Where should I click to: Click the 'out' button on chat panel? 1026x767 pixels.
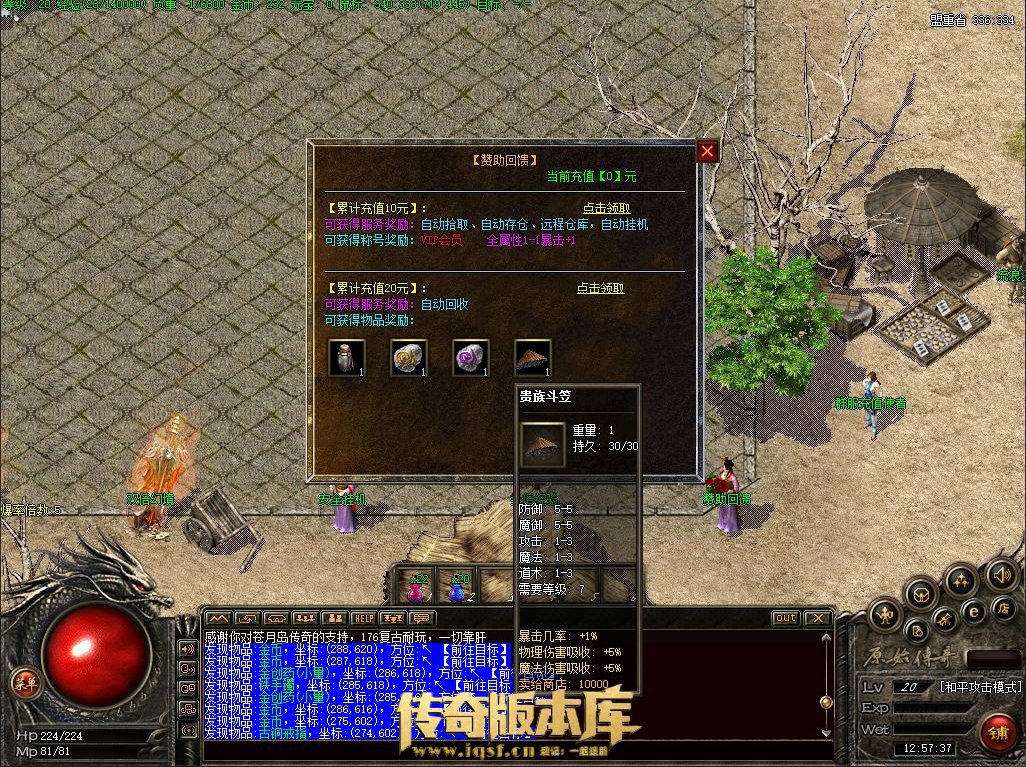click(x=786, y=618)
